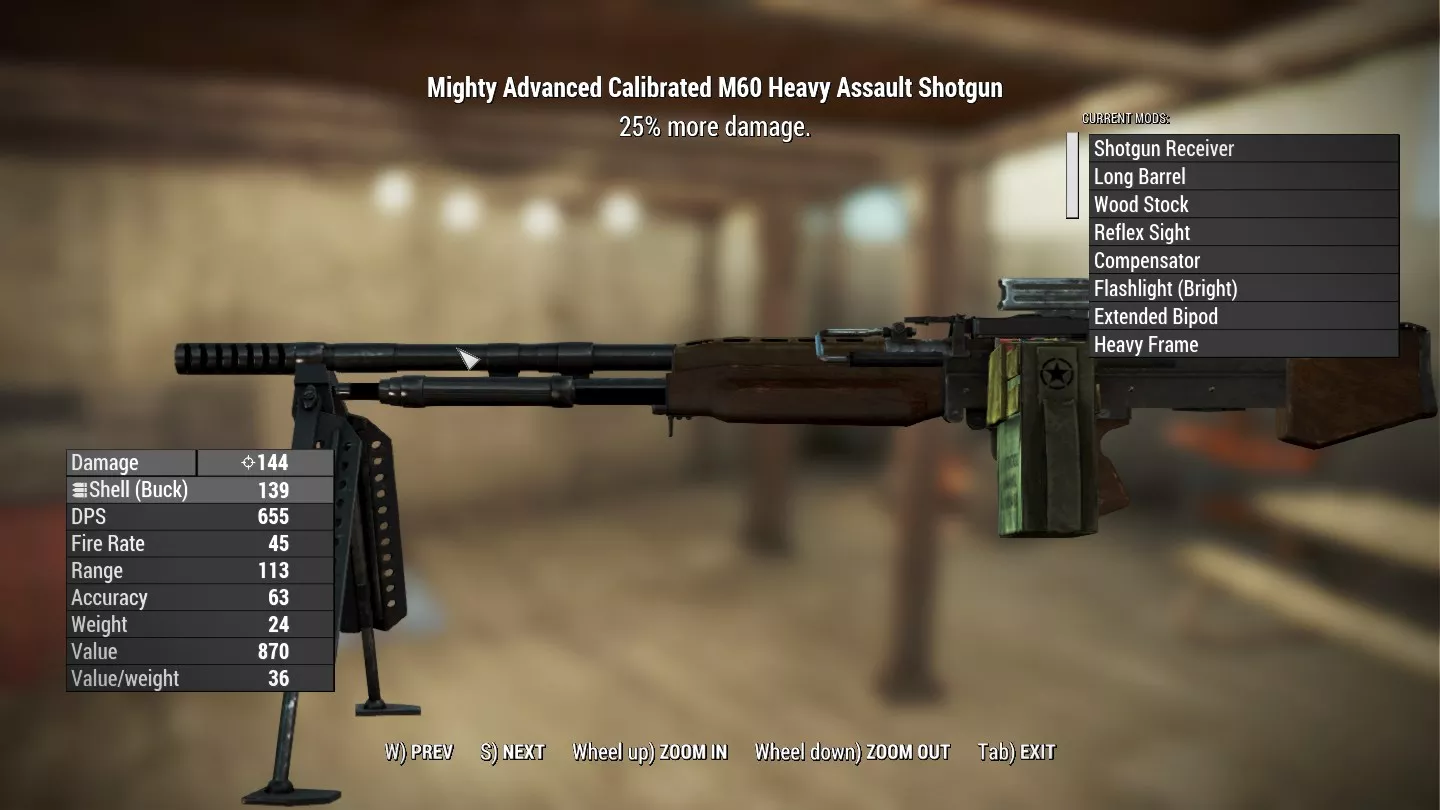
Task: Choose the Wood Stock mod row
Action: point(1243,205)
